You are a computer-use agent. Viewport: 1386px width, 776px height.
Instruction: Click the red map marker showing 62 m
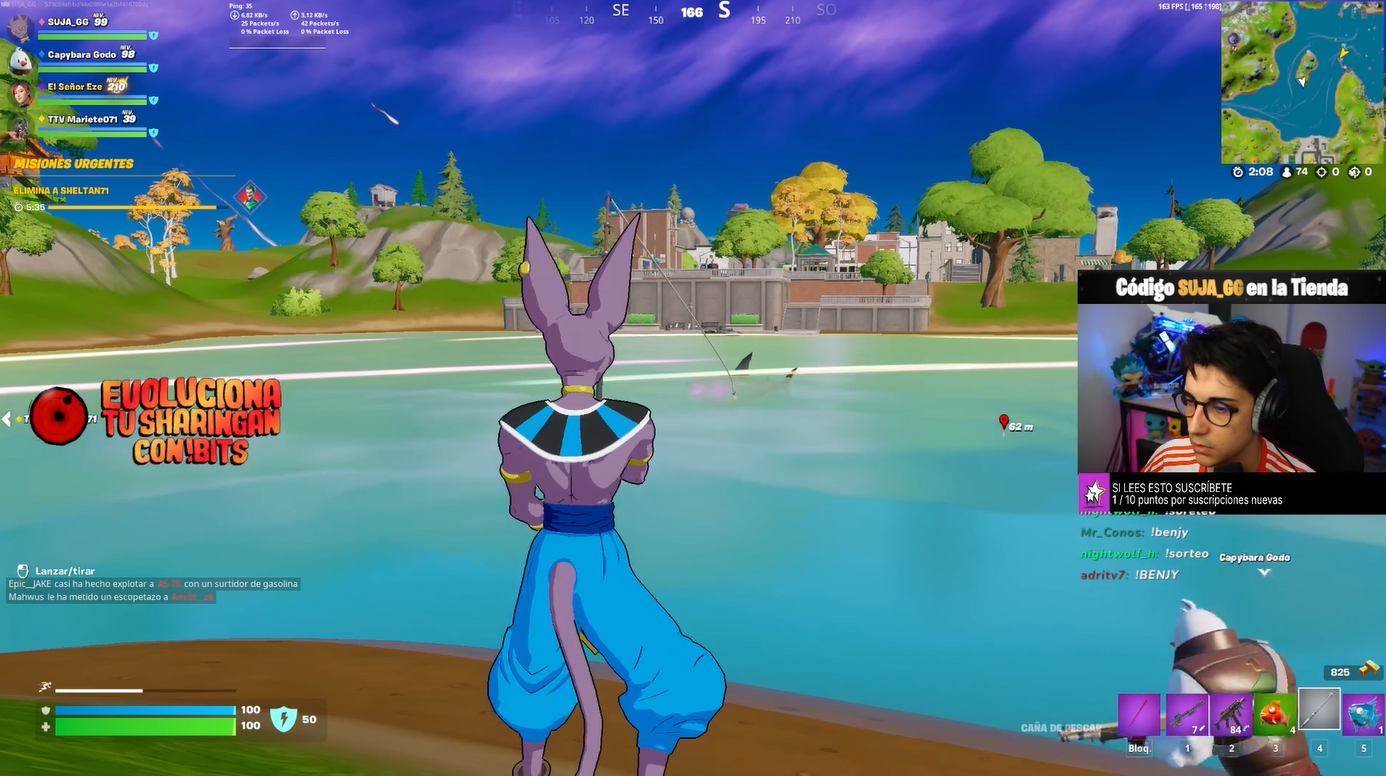click(1004, 423)
